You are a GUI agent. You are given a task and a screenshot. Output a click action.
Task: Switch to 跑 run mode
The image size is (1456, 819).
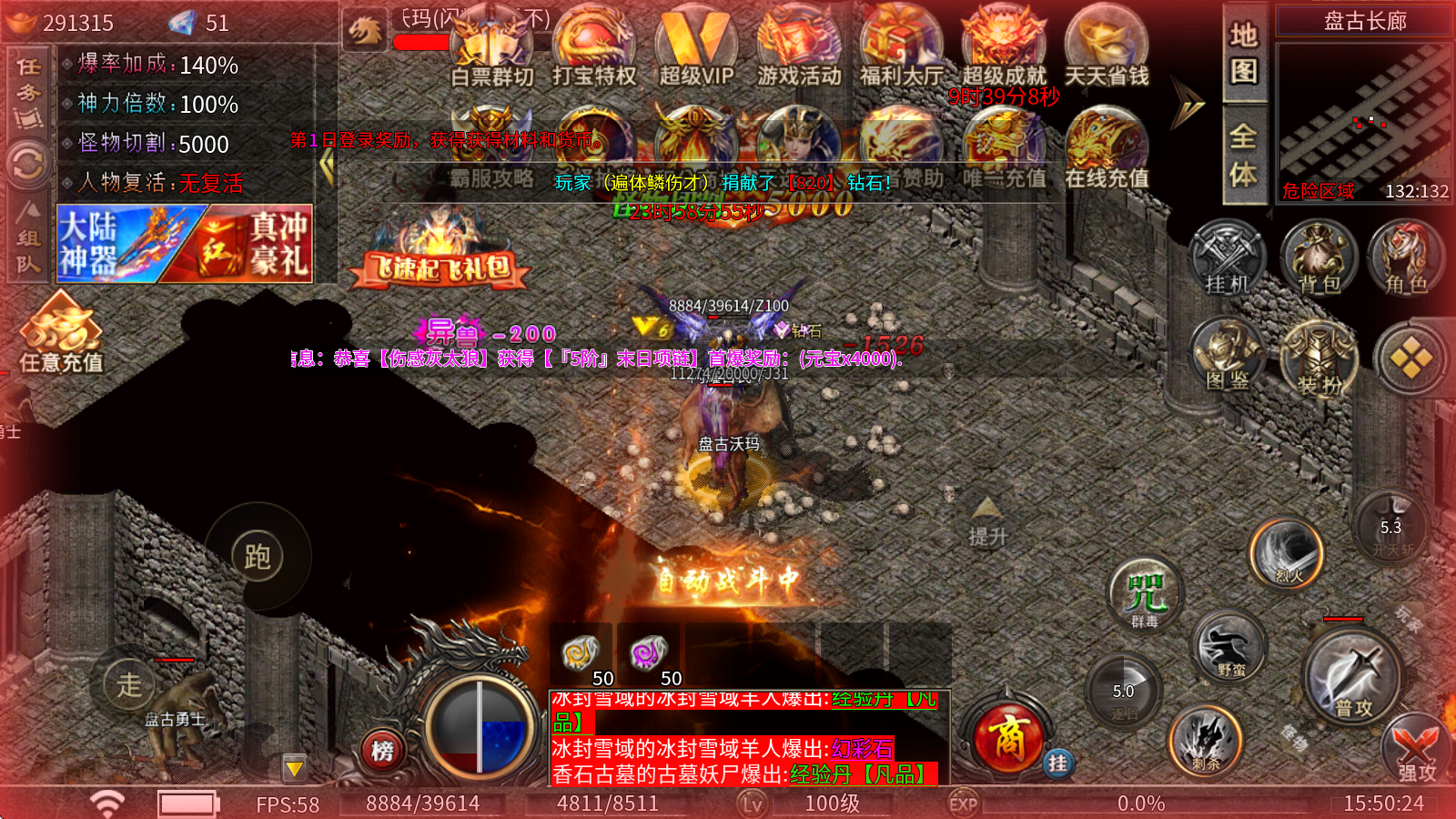tap(258, 556)
